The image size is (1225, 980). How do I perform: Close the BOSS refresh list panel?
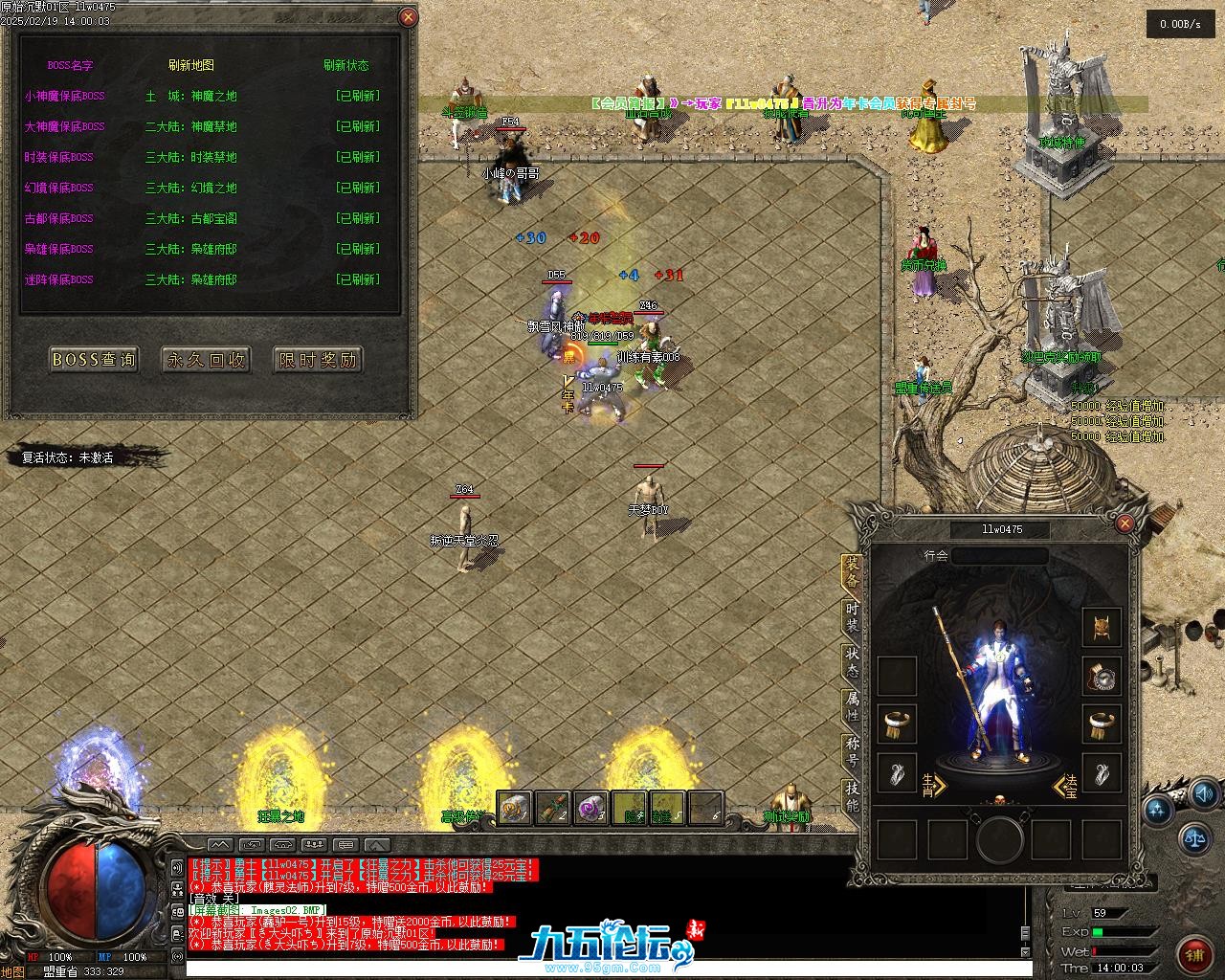(x=408, y=17)
